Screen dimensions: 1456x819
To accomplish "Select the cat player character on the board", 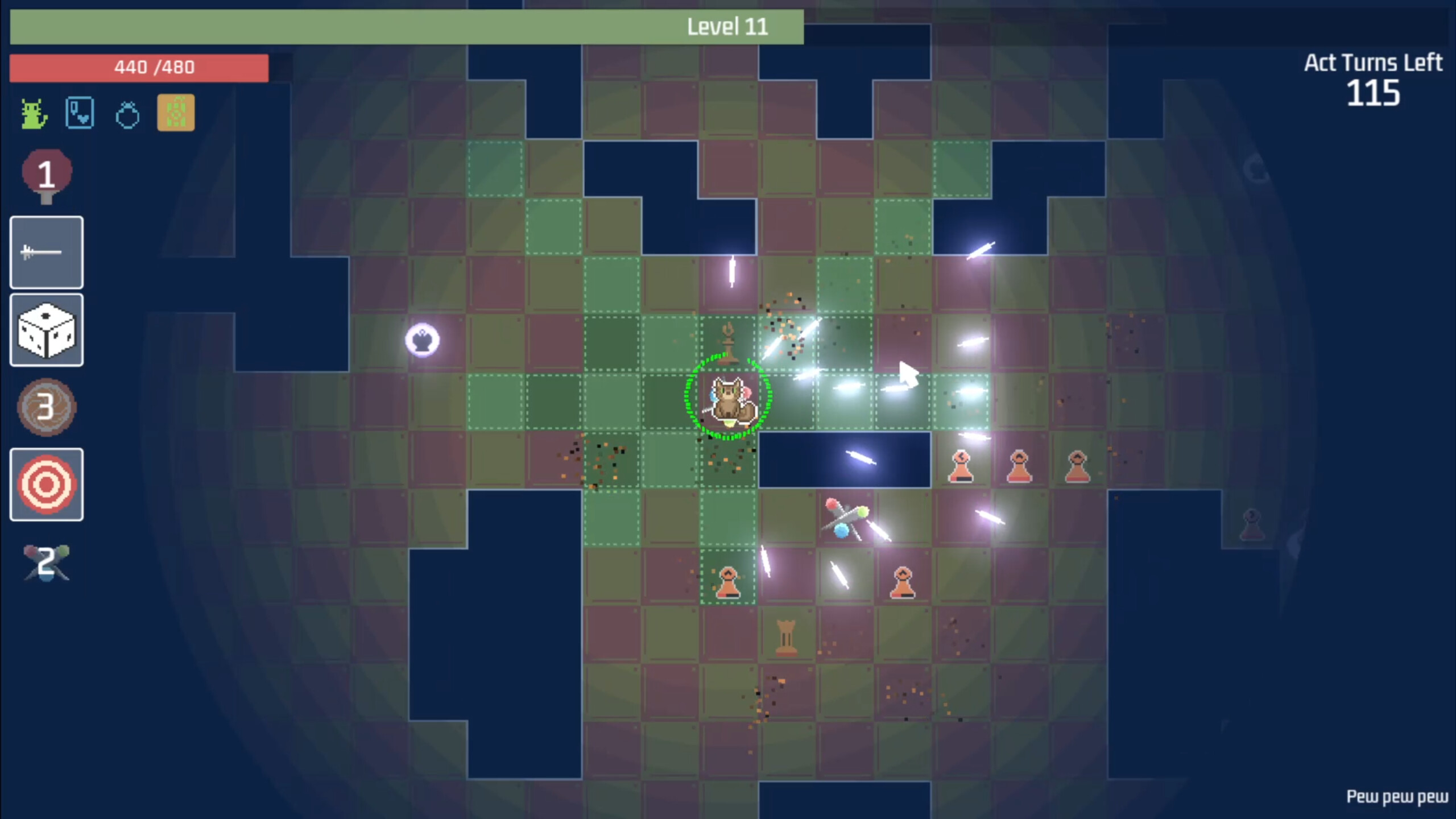I will (x=730, y=398).
